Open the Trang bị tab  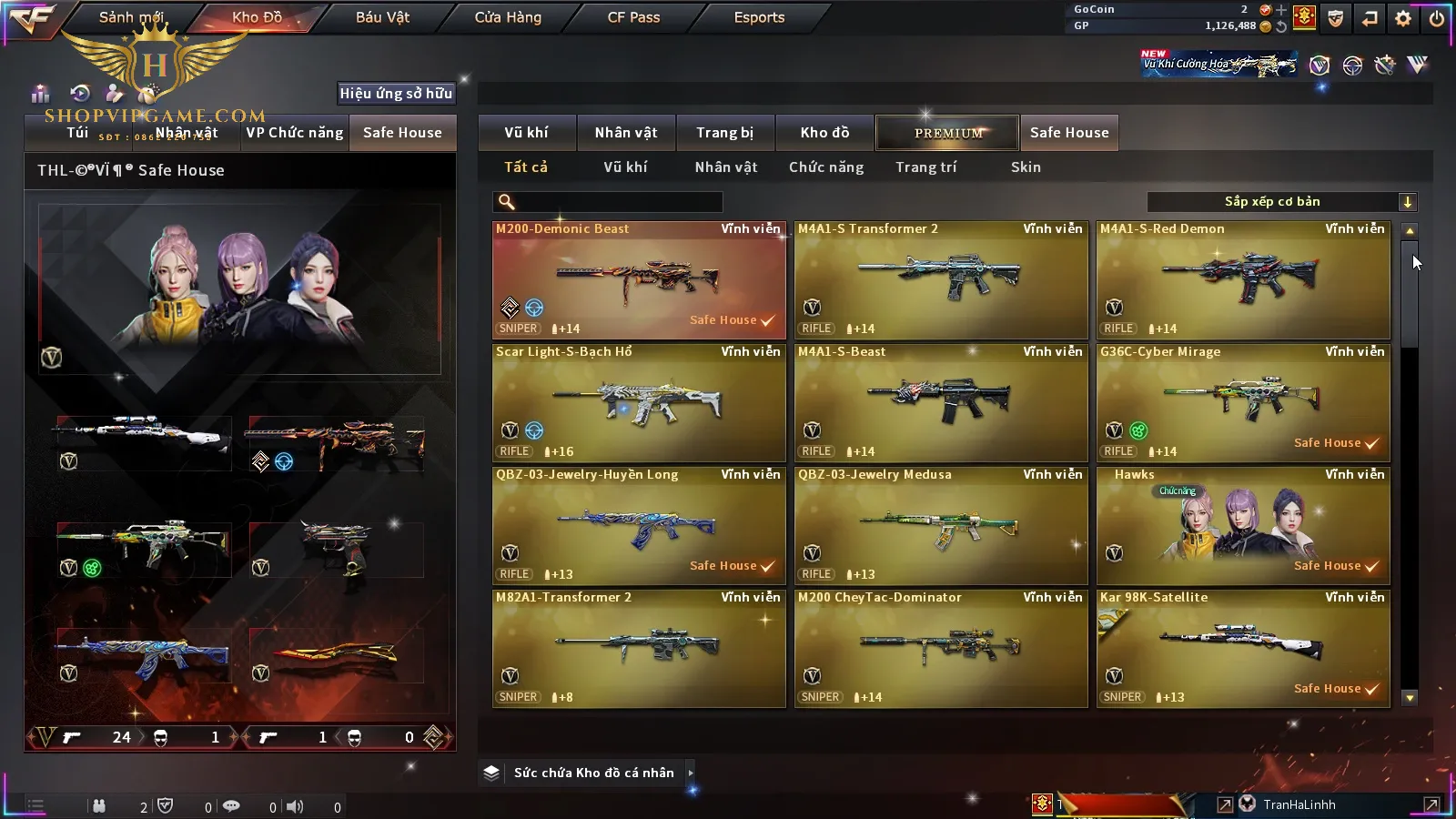(x=724, y=133)
